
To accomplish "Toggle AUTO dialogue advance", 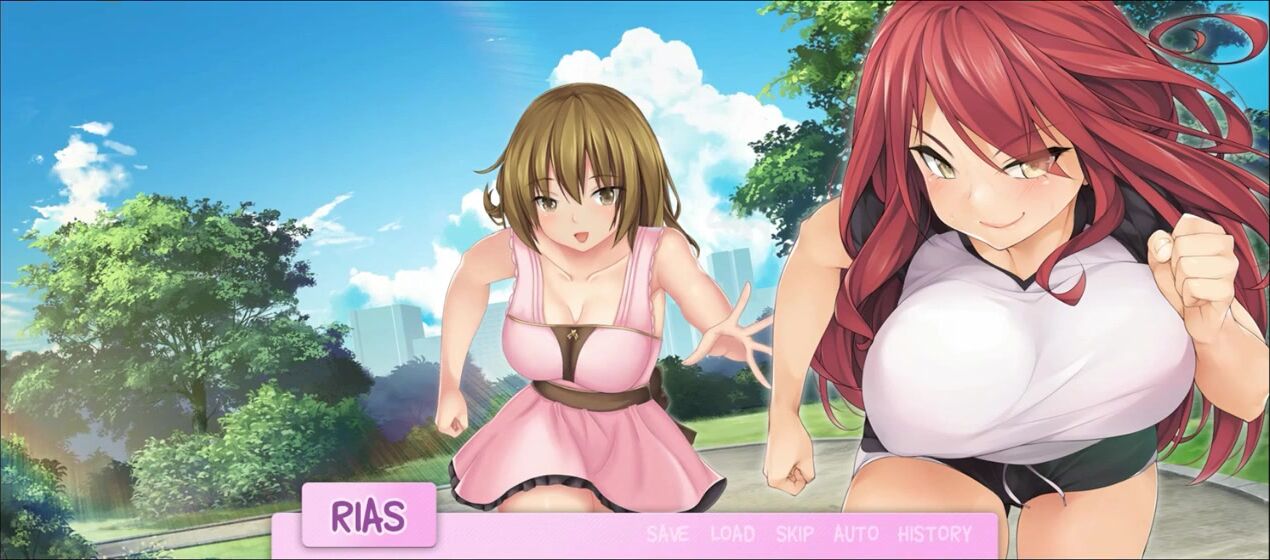I will tap(856, 534).
